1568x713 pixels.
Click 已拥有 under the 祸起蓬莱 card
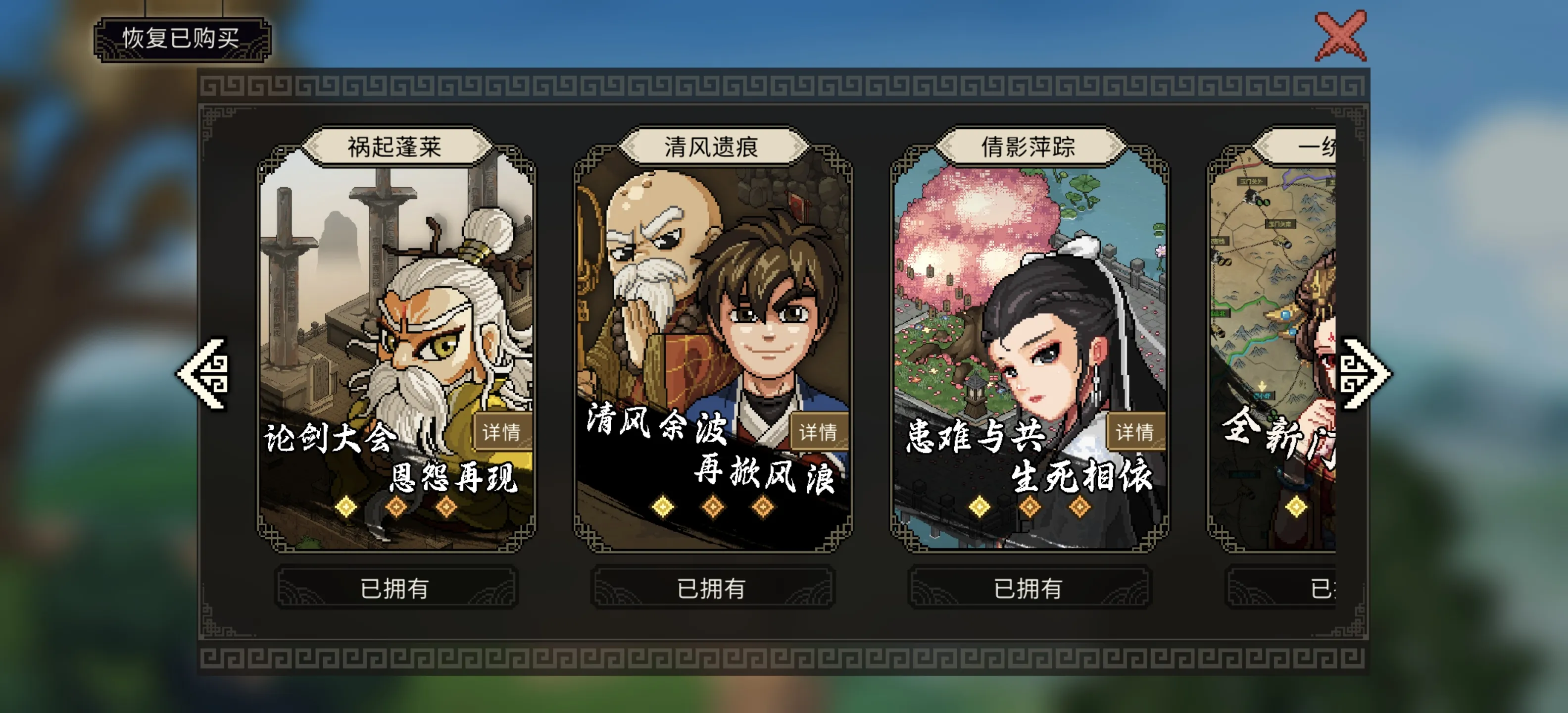pyautogui.click(x=395, y=587)
